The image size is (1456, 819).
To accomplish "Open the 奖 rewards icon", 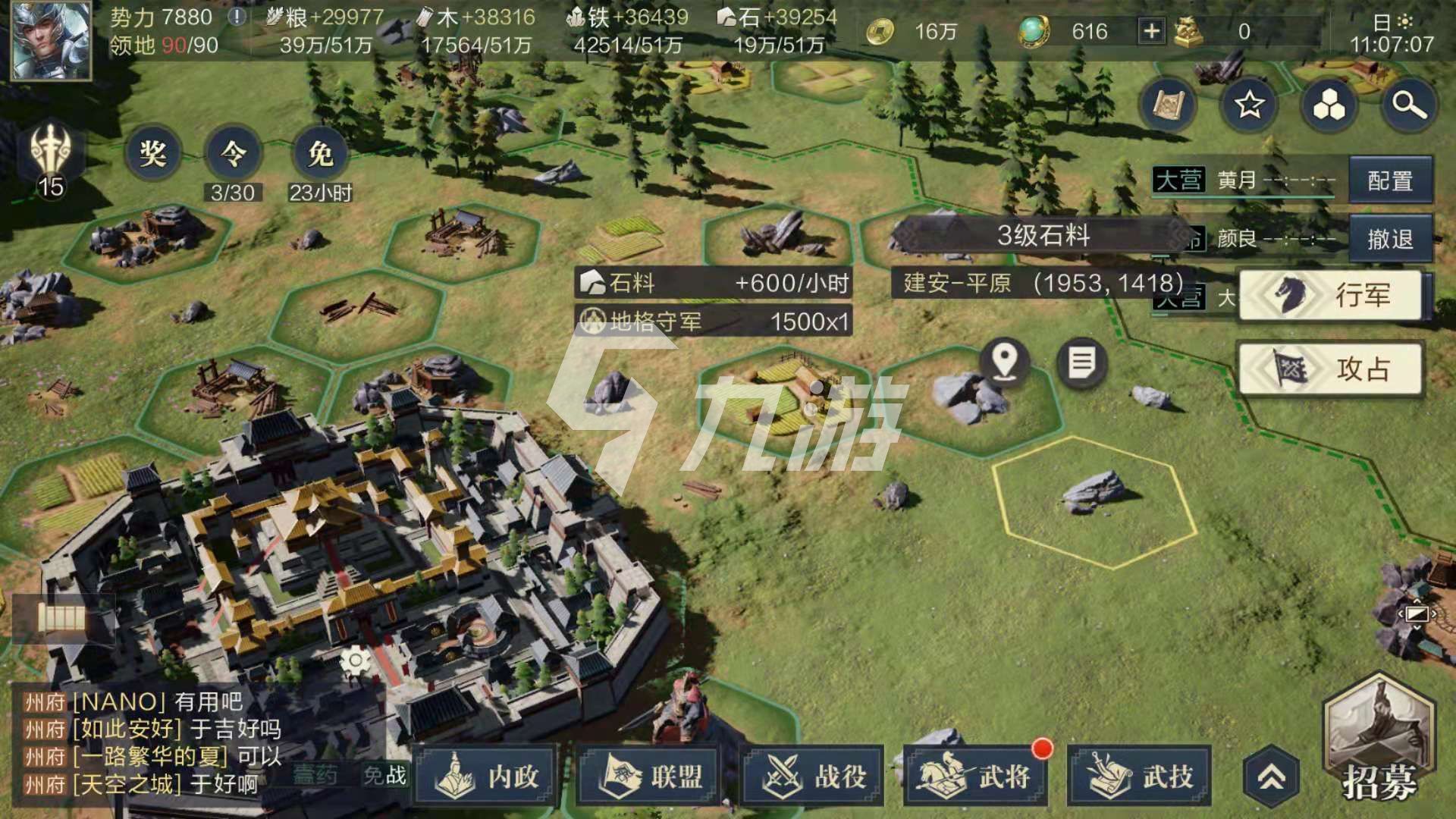I will tap(152, 154).
